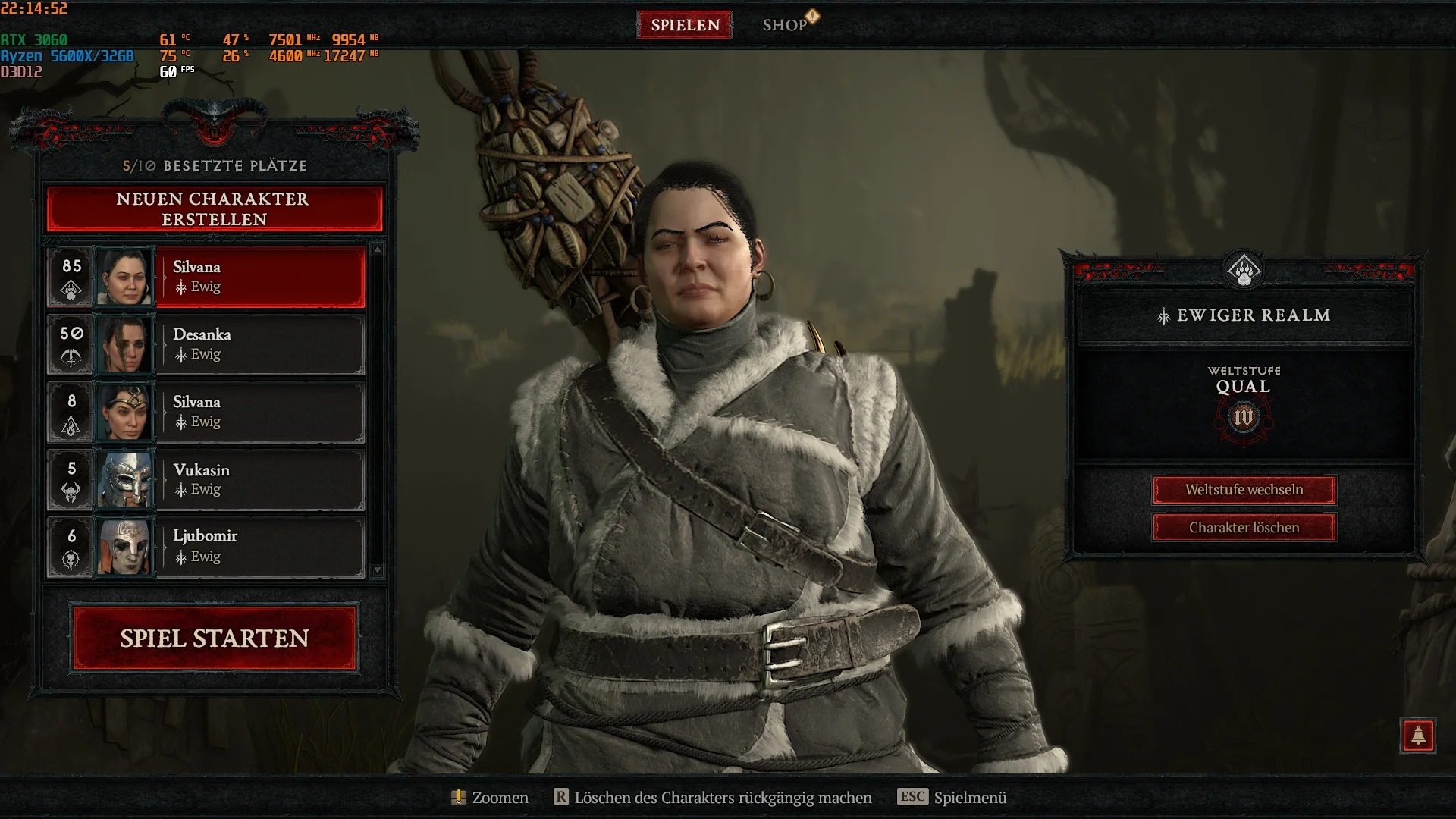Switch to the SPIELEN tab

pos(683,25)
